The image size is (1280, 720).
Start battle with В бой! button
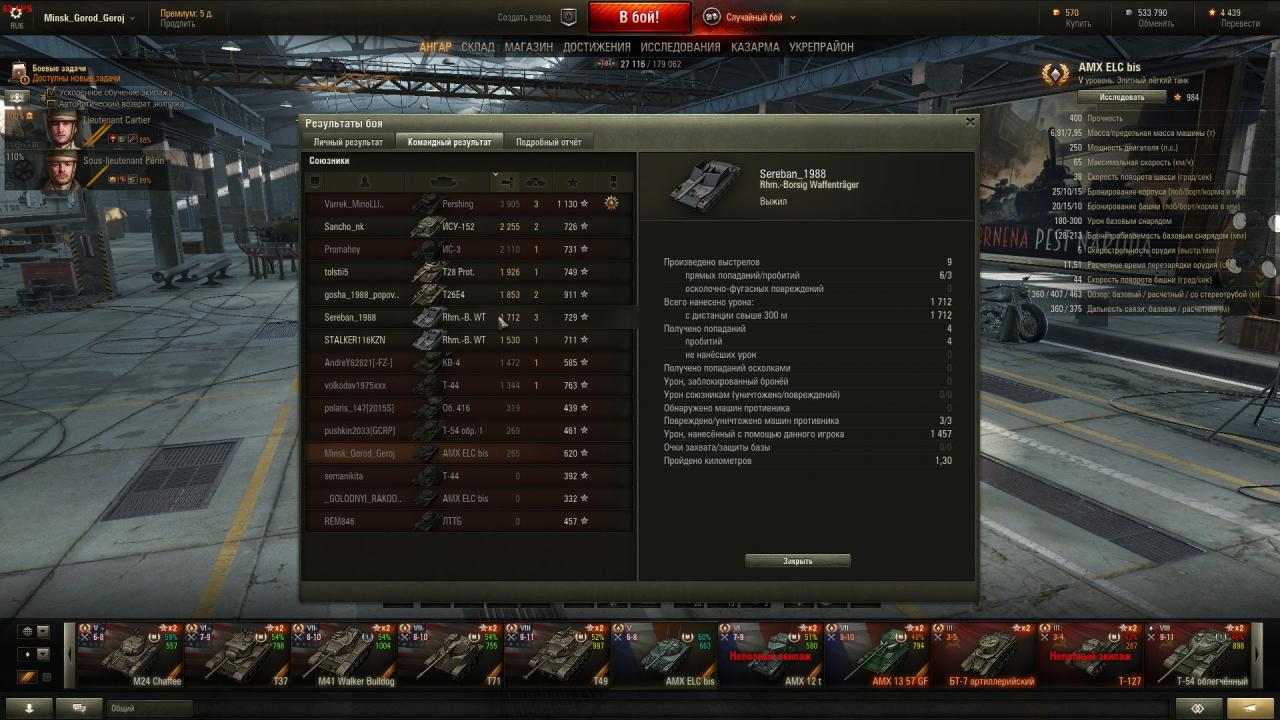click(x=639, y=17)
